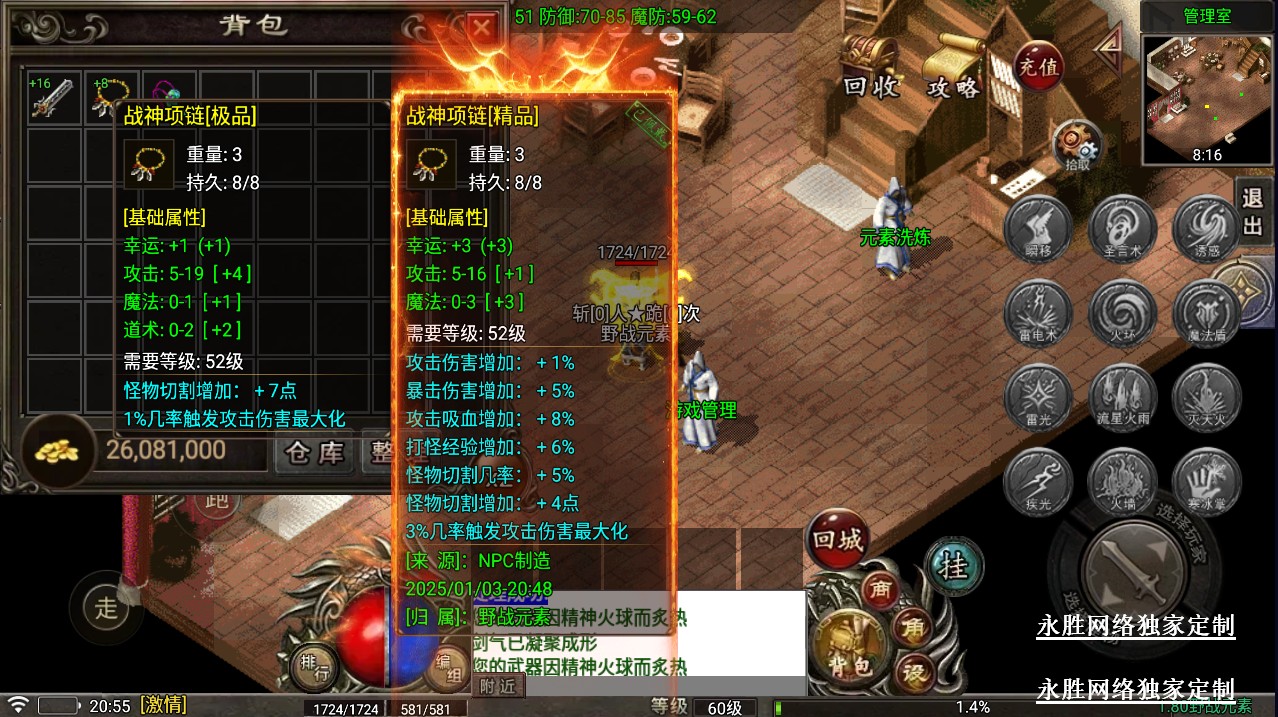Tap the 回城 return-to-town button
Viewport: 1278px width, 717px height.
tap(837, 541)
